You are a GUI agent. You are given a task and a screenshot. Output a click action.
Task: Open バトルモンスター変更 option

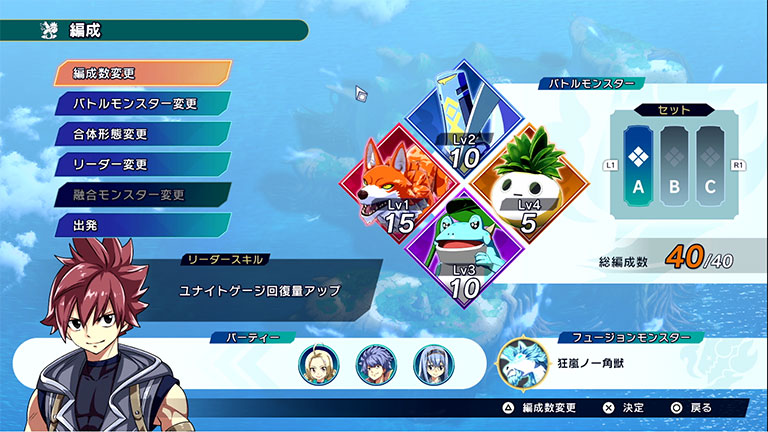click(143, 103)
